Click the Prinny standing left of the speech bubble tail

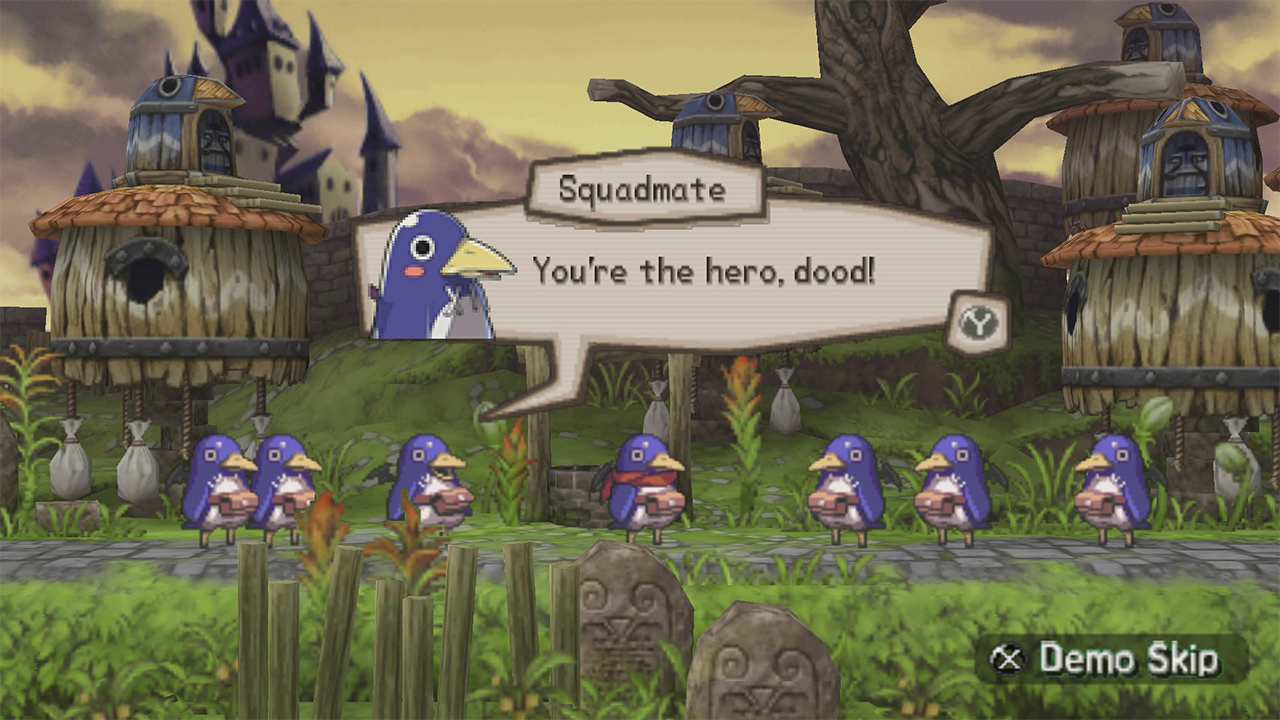433,480
